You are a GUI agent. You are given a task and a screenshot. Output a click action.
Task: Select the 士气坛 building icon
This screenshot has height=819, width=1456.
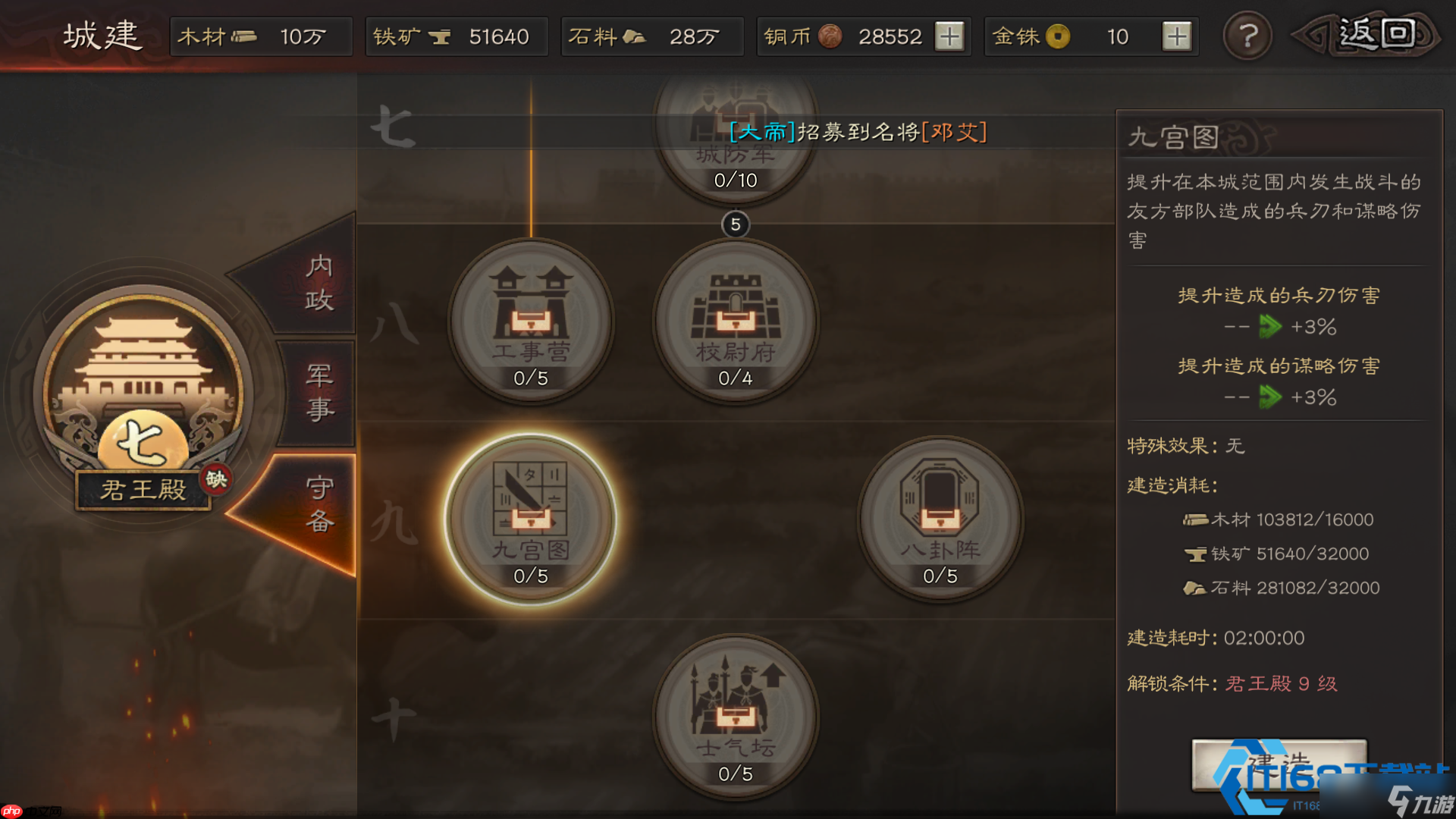pyautogui.click(x=734, y=713)
